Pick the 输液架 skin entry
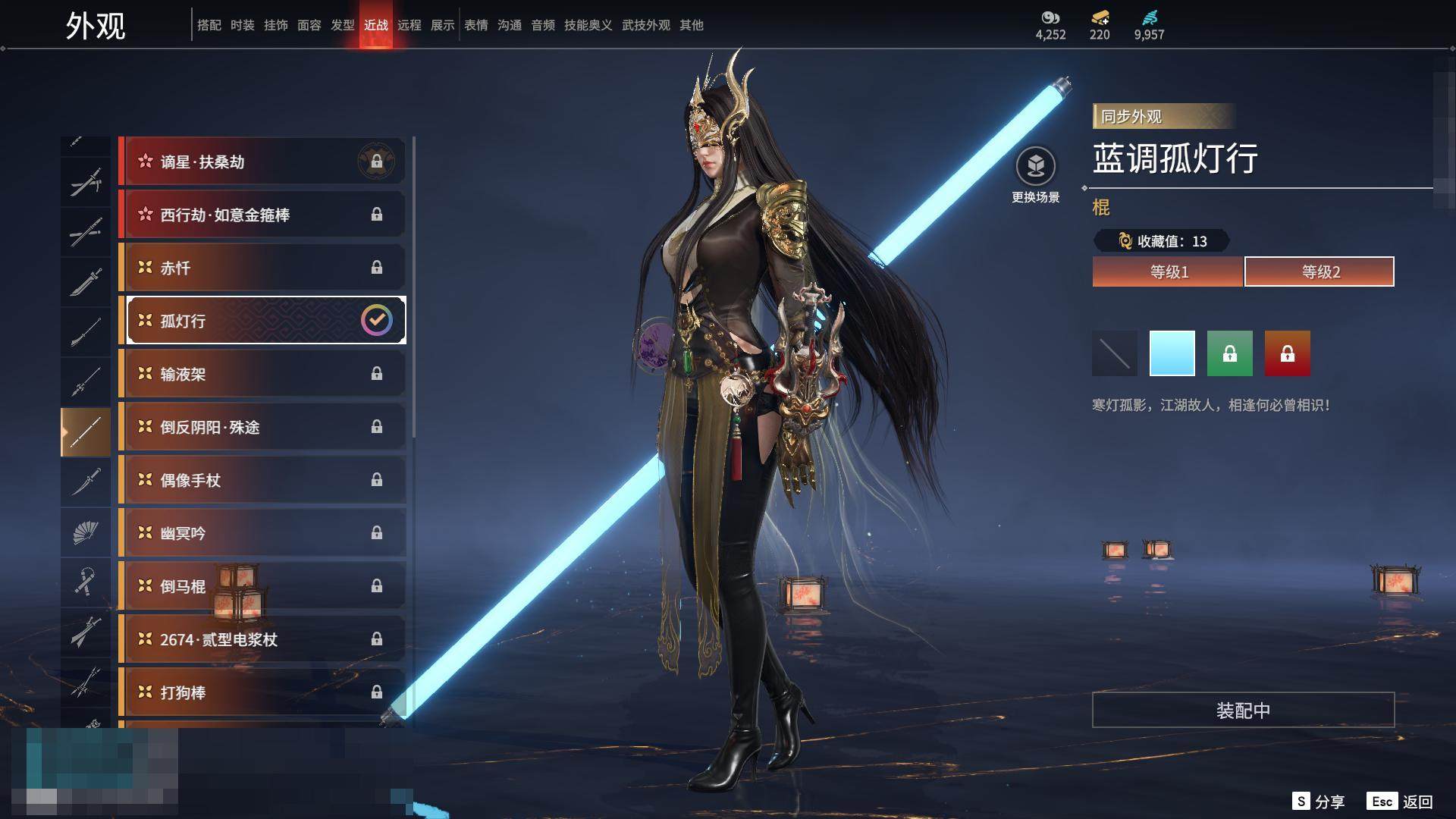 (262, 374)
